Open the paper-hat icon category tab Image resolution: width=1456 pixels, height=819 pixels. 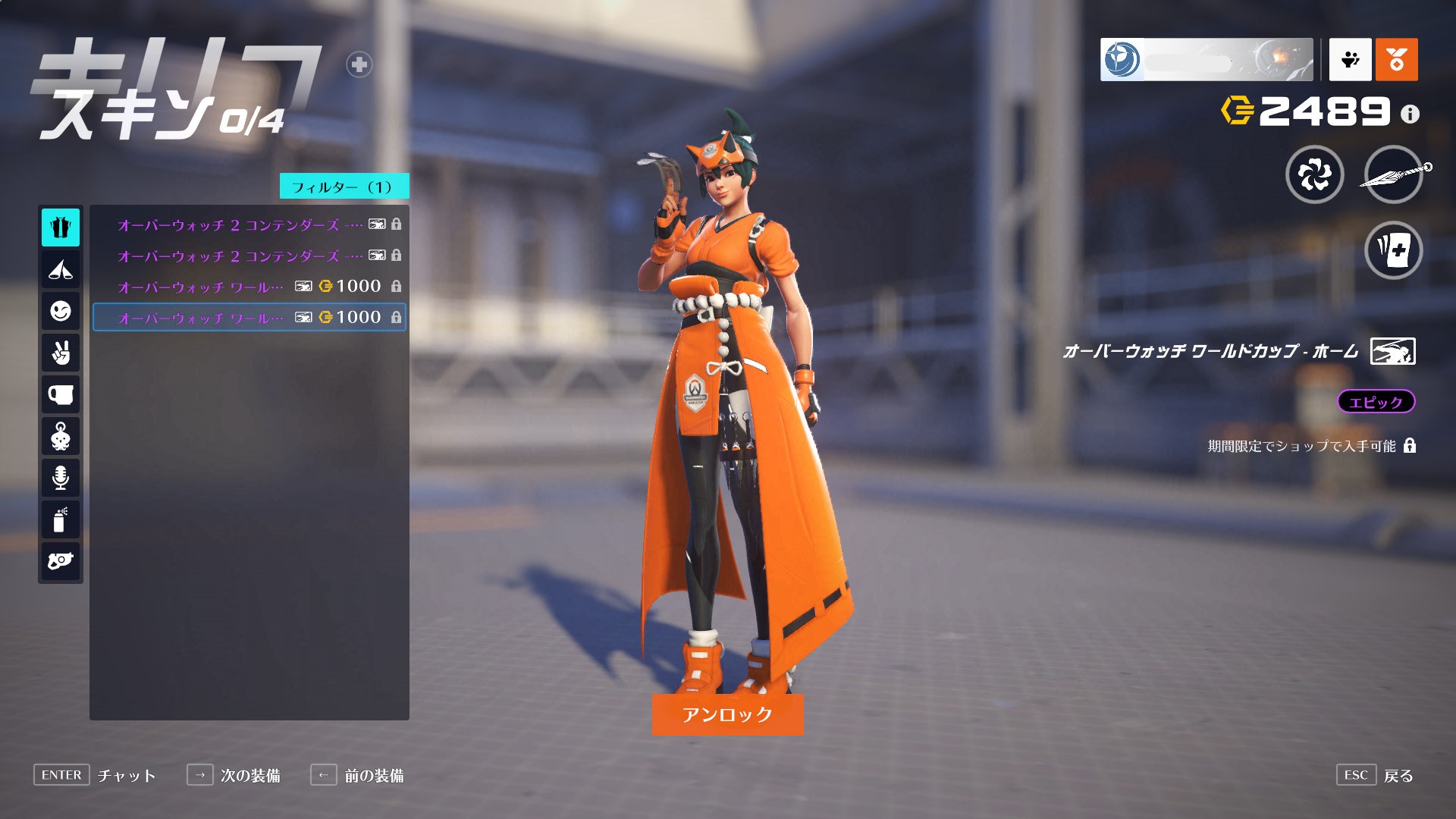[x=61, y=269]
